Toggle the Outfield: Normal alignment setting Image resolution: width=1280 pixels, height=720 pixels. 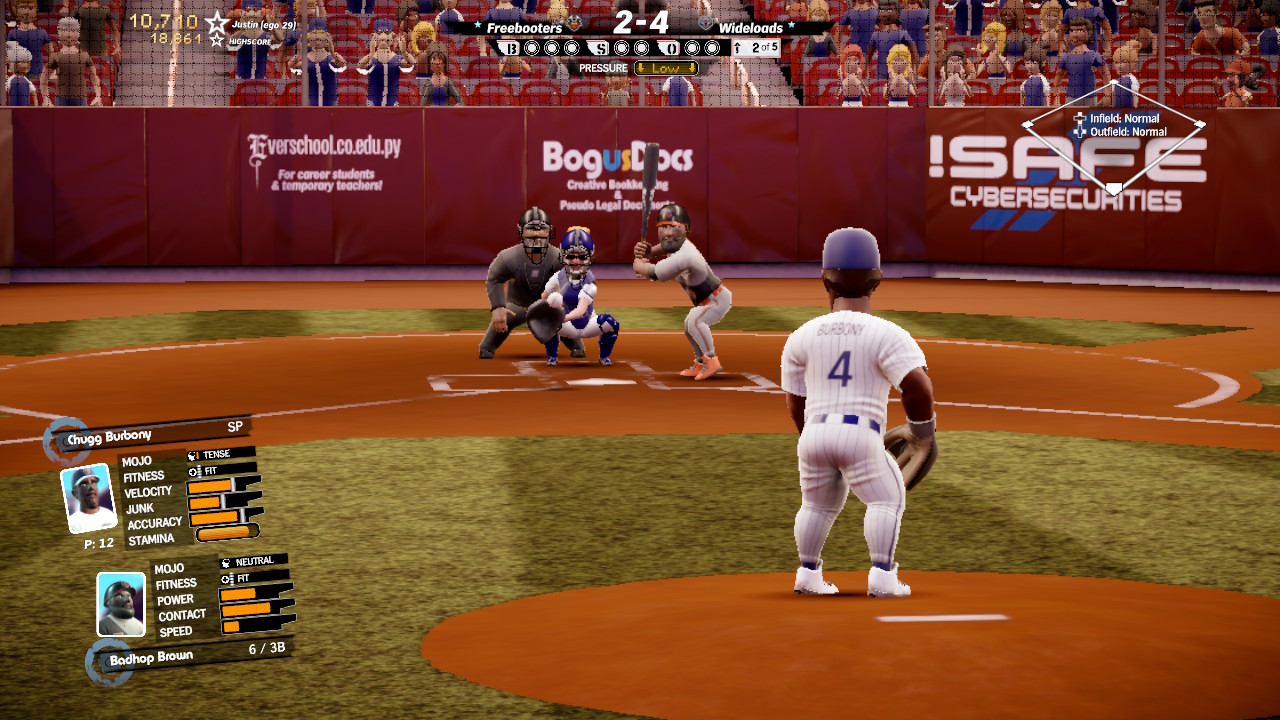(1130, 130)
